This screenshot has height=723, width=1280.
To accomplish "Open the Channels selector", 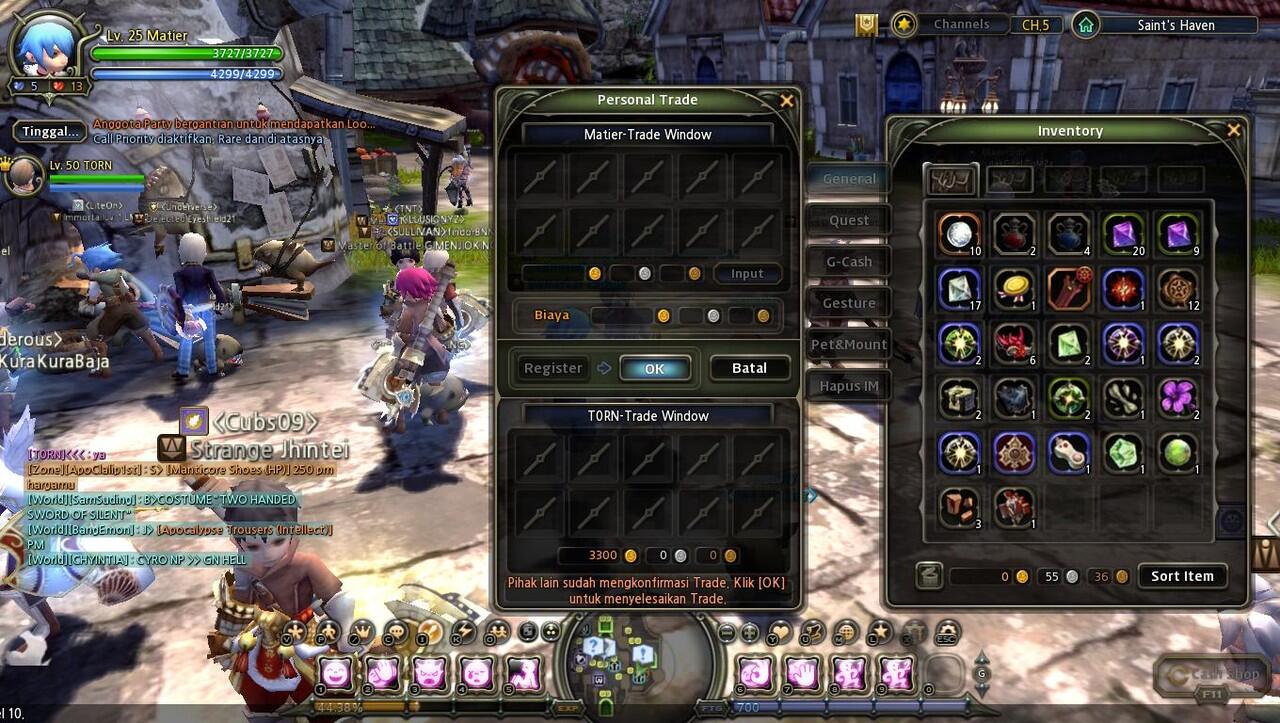I will pyautogui.click(x=960, y=24).
